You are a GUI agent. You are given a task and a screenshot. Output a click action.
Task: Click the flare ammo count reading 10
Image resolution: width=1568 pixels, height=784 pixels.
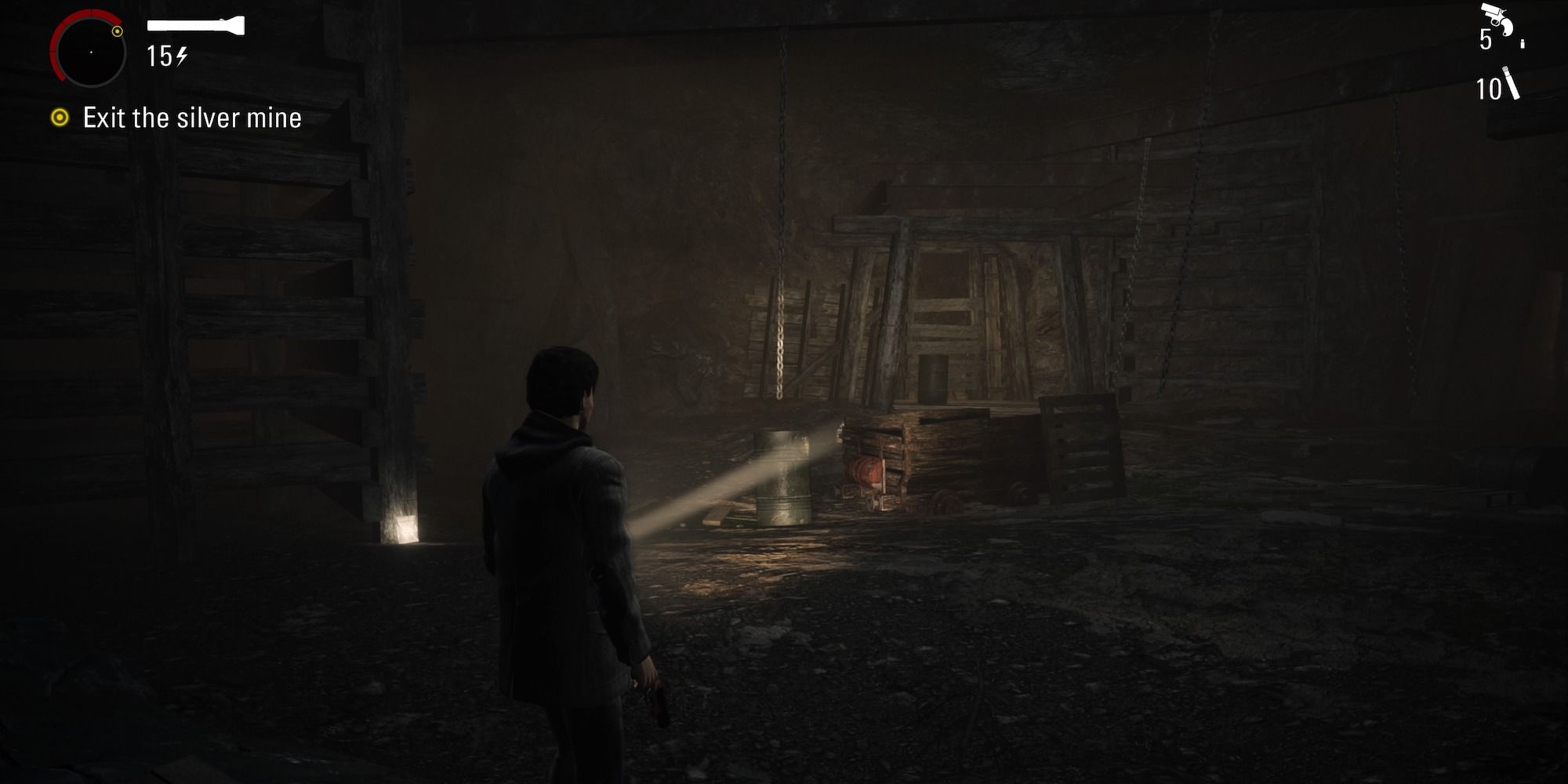coord(1490,89)
